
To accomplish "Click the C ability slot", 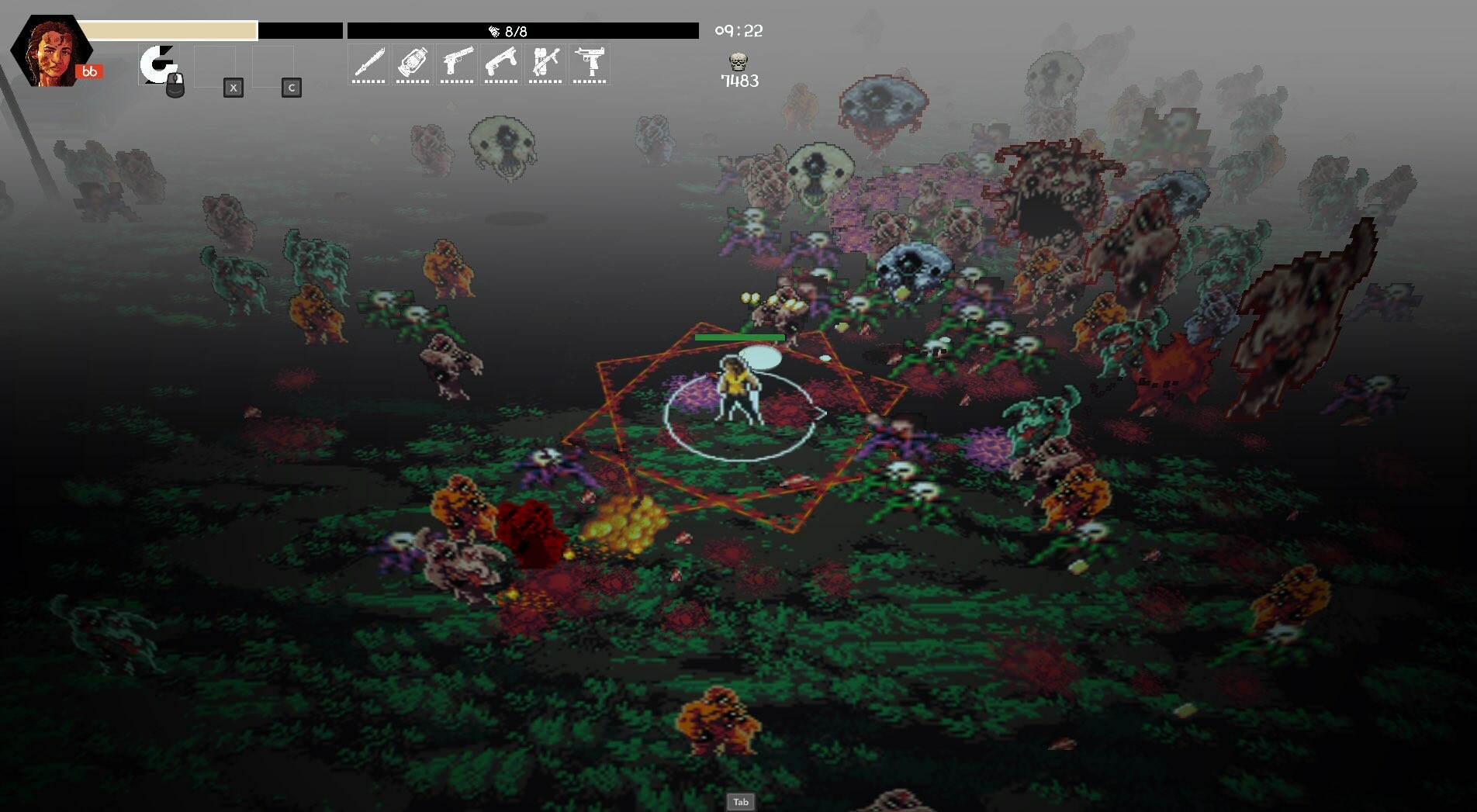I will coord(290,88).
